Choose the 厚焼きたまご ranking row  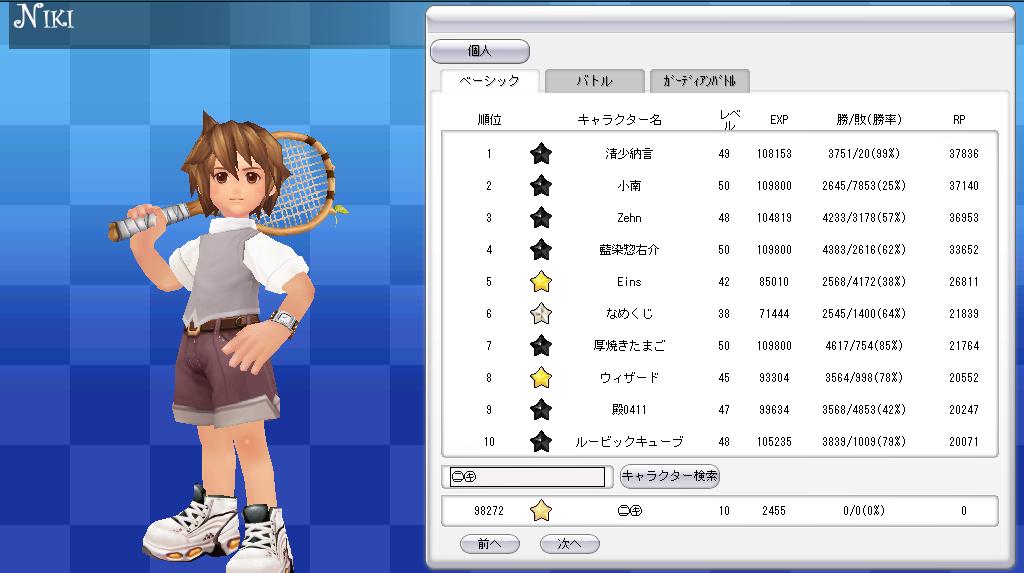coord(629,346)
